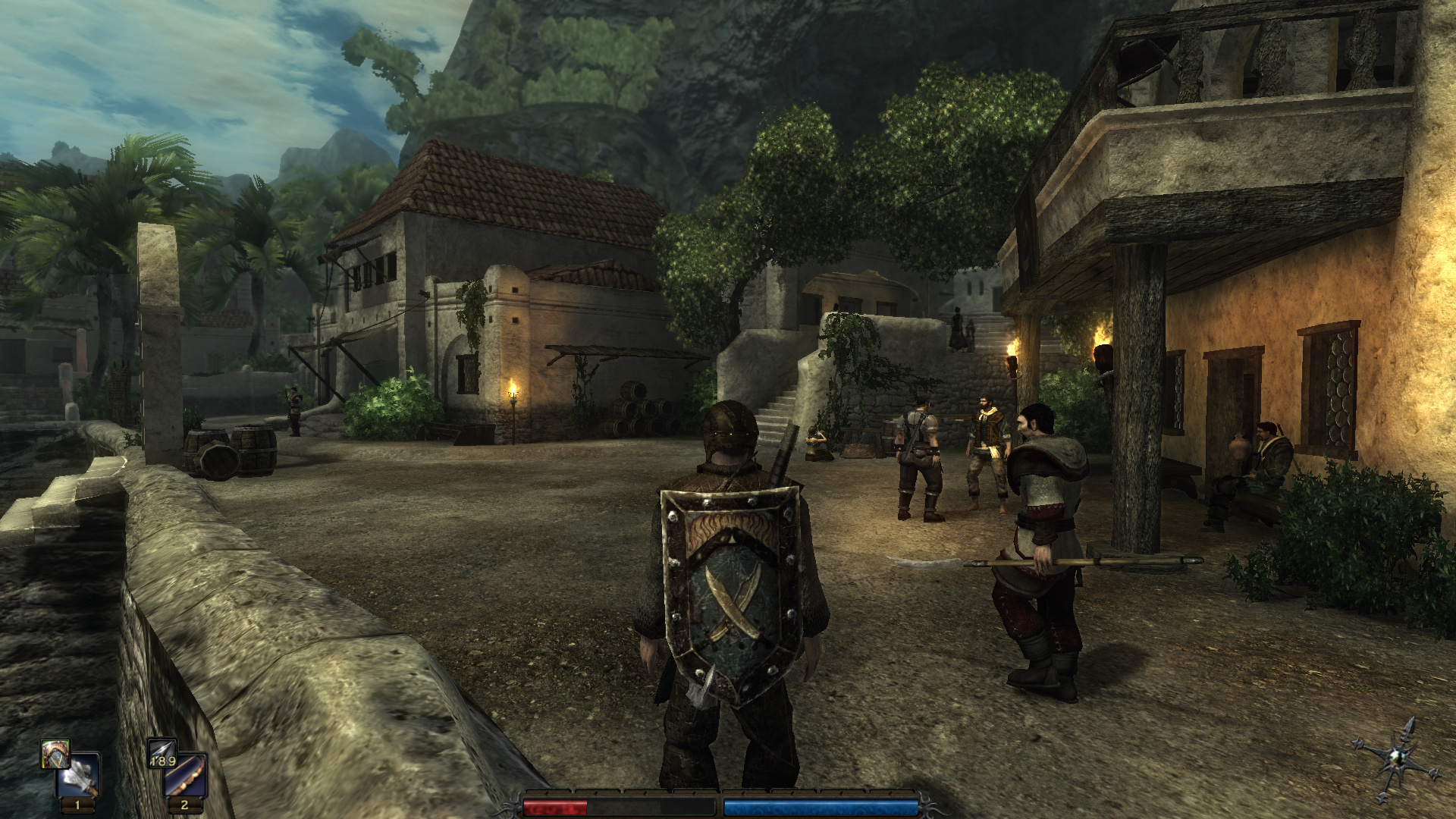This screenshot has height=819, width=1456.
Task: Click the equipped shield icon
Action: pos(55,754)
